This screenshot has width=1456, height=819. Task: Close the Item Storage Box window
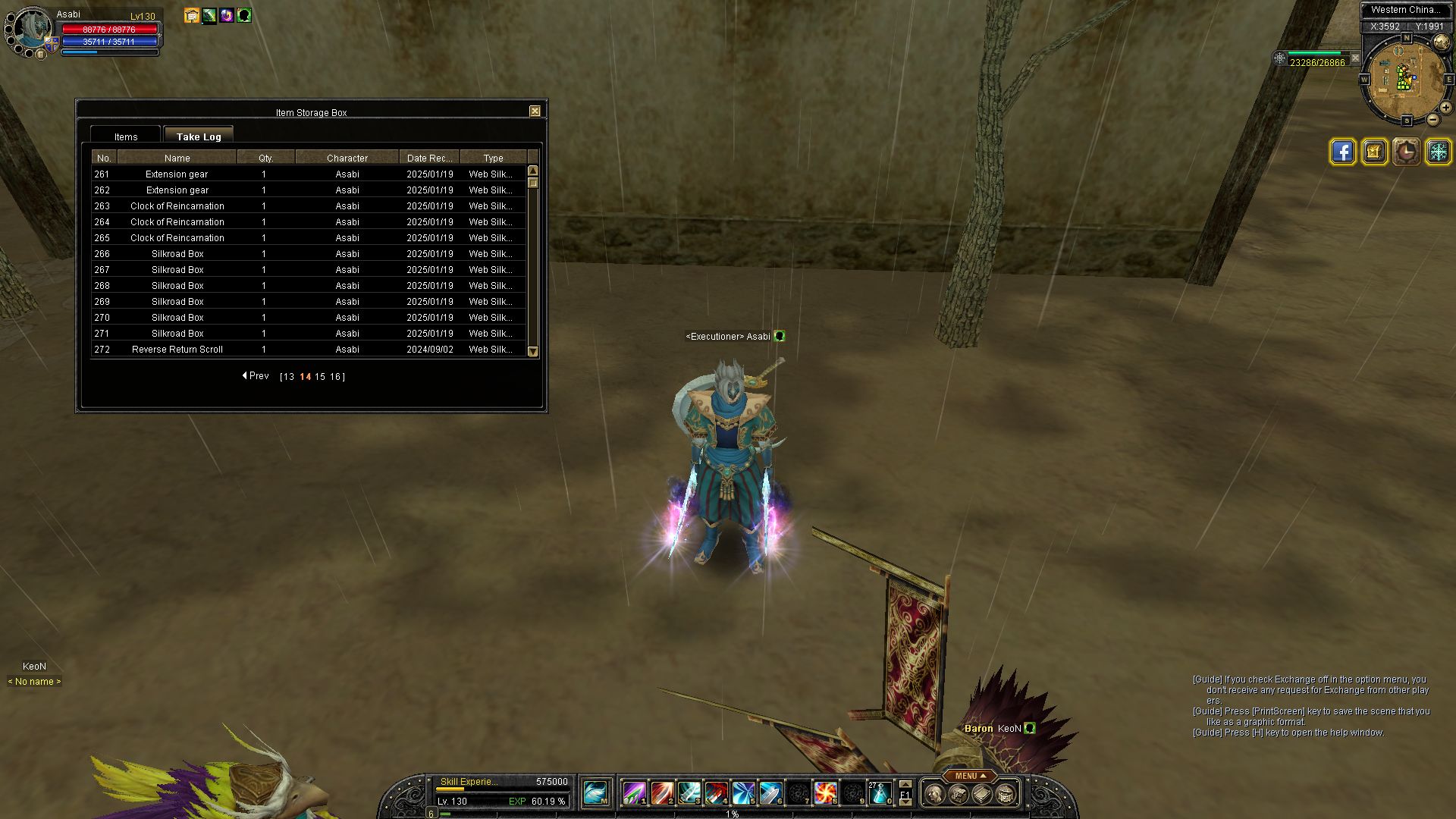[535, 111]
